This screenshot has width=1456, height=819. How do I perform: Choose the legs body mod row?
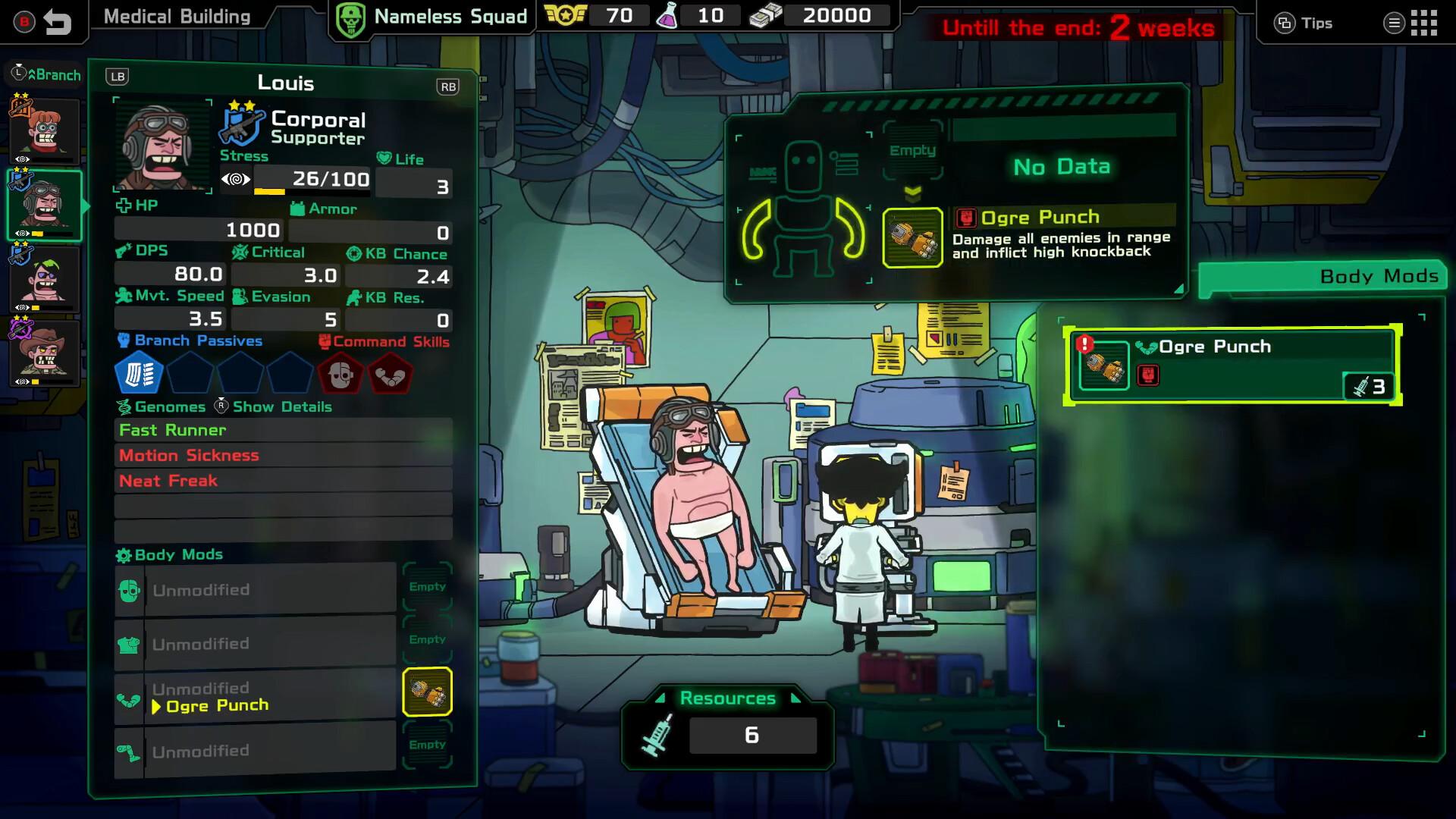click(256, 751)
